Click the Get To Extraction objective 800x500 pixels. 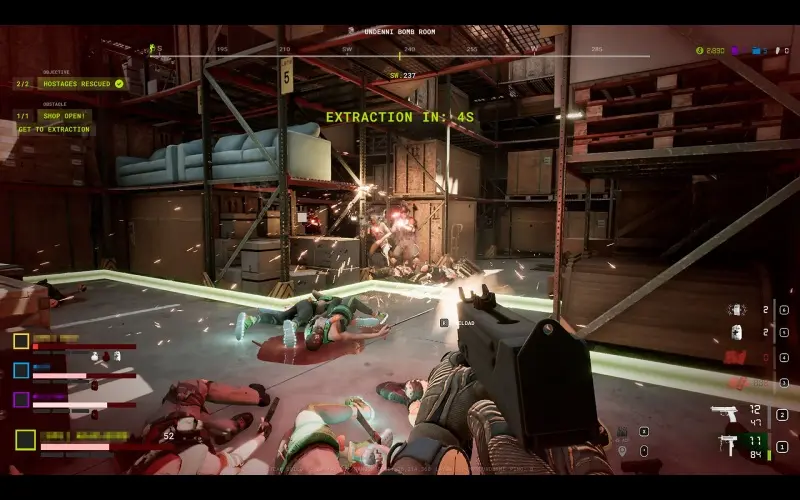pos(54,130)
